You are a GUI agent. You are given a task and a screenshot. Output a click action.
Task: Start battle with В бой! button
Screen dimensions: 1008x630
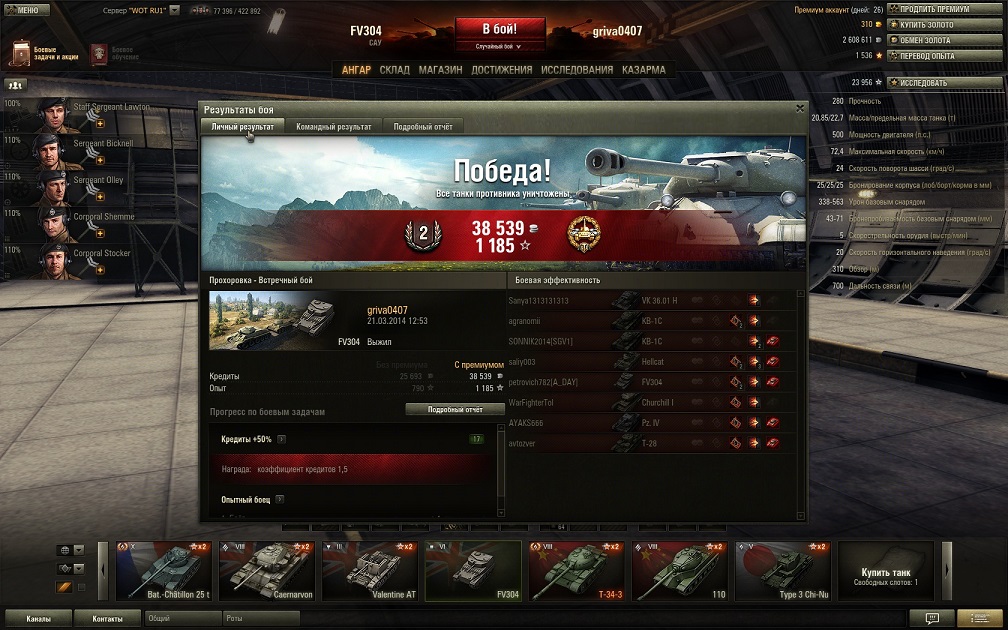(x=500, y=29)
